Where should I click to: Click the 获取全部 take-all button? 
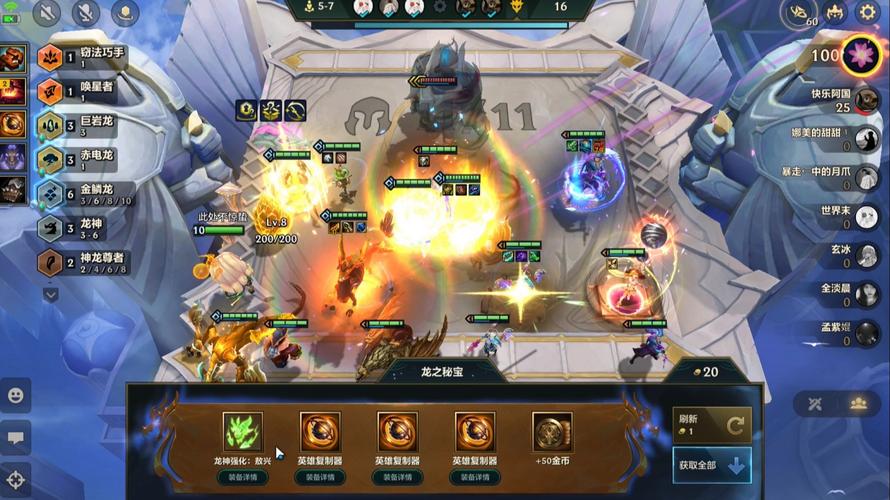point(712,466)
